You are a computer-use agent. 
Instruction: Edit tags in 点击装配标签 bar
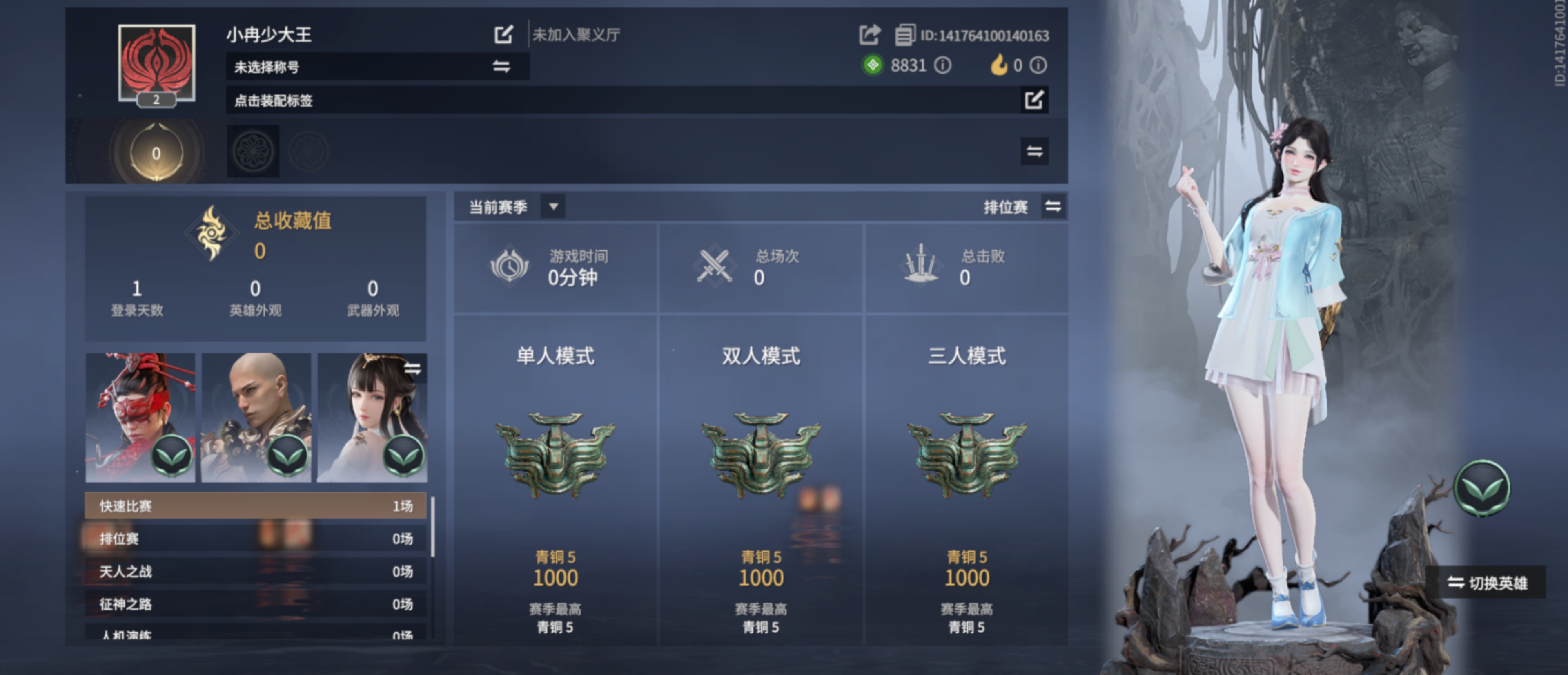[1033, 100]
